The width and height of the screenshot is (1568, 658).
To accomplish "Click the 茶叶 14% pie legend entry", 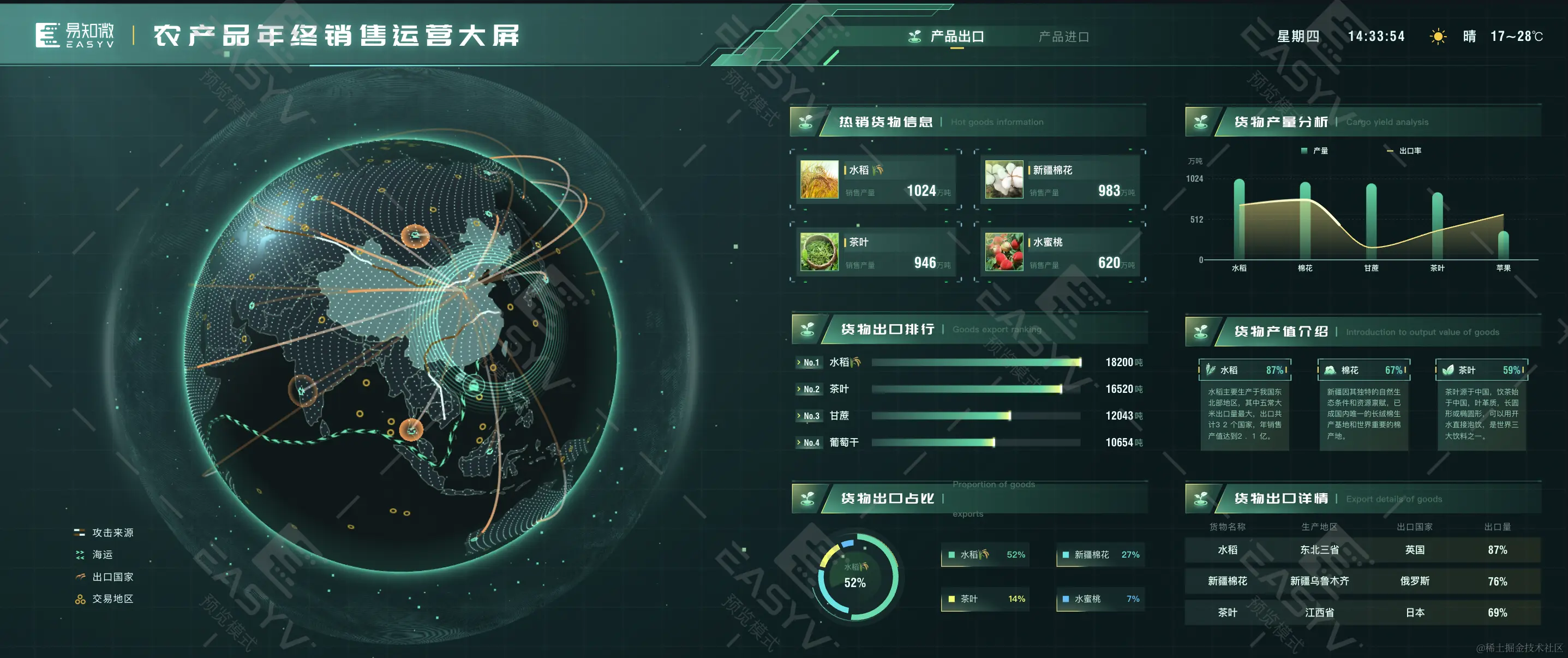I will 985,599.
